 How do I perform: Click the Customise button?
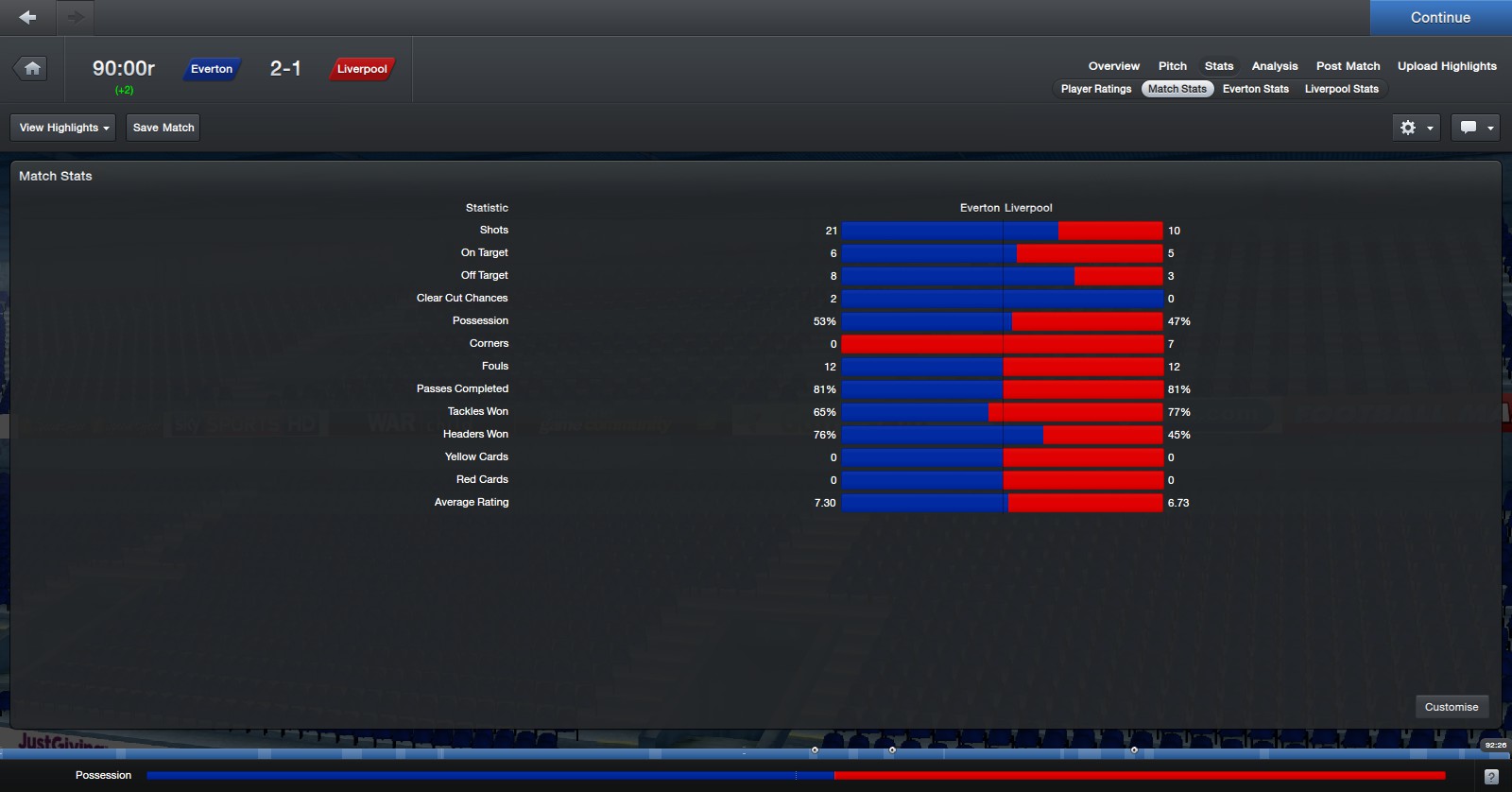(x=1451, y=707)
